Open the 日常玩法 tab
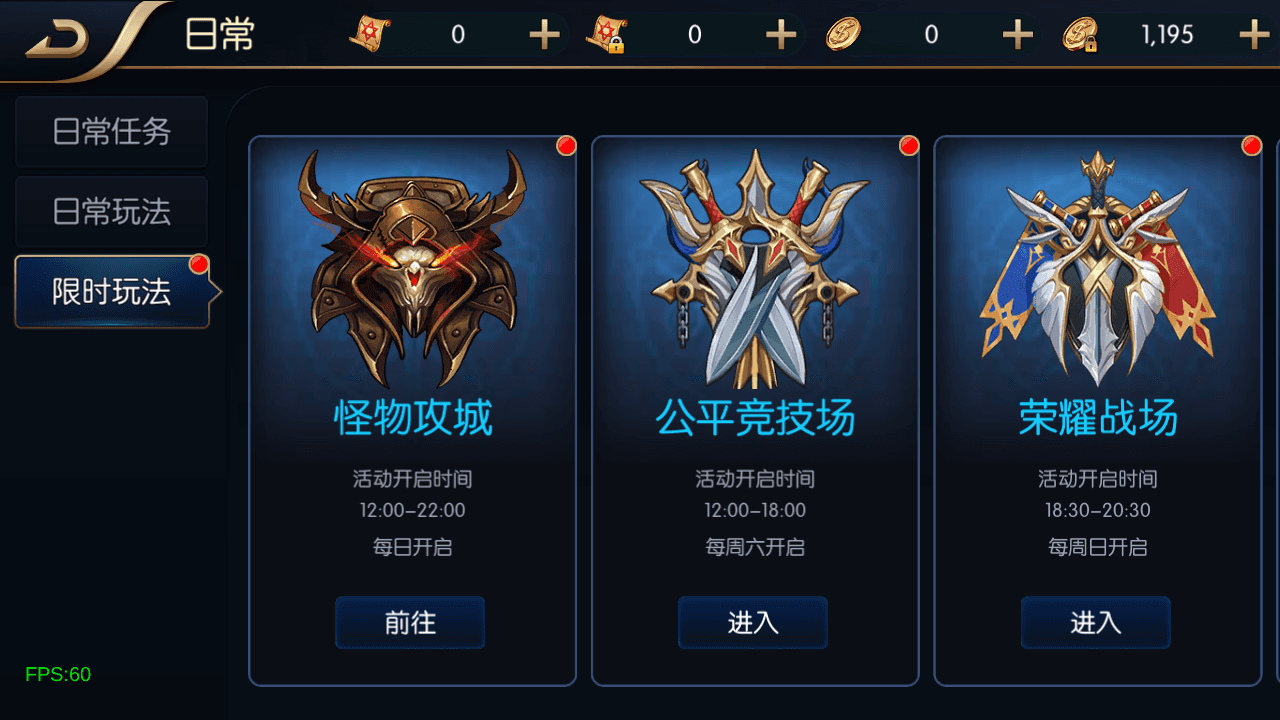The height and width of the screenshot is (720, 1280). pyautogui.click(x=111, y=212)
